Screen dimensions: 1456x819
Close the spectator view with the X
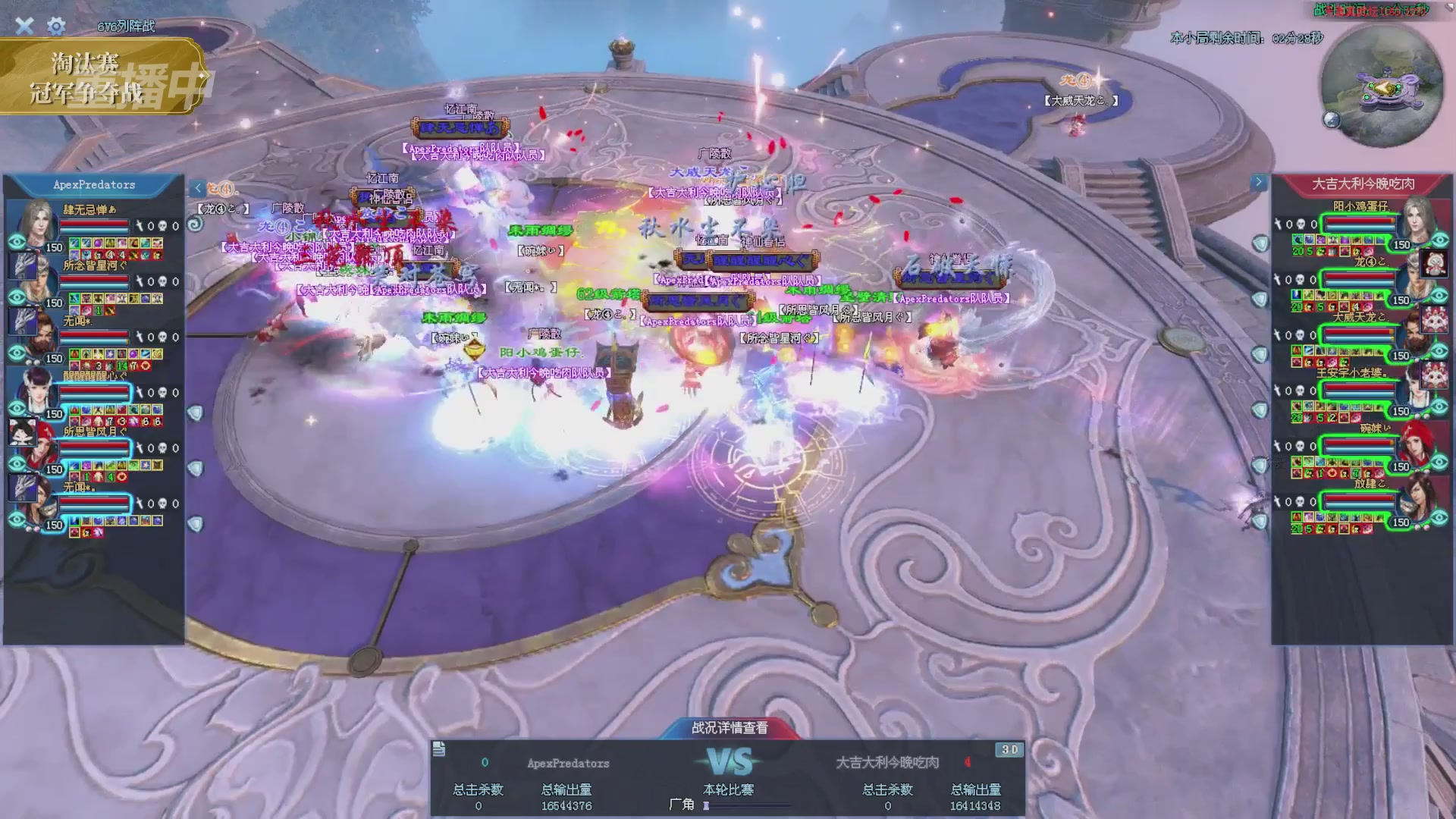coord(24,26)
